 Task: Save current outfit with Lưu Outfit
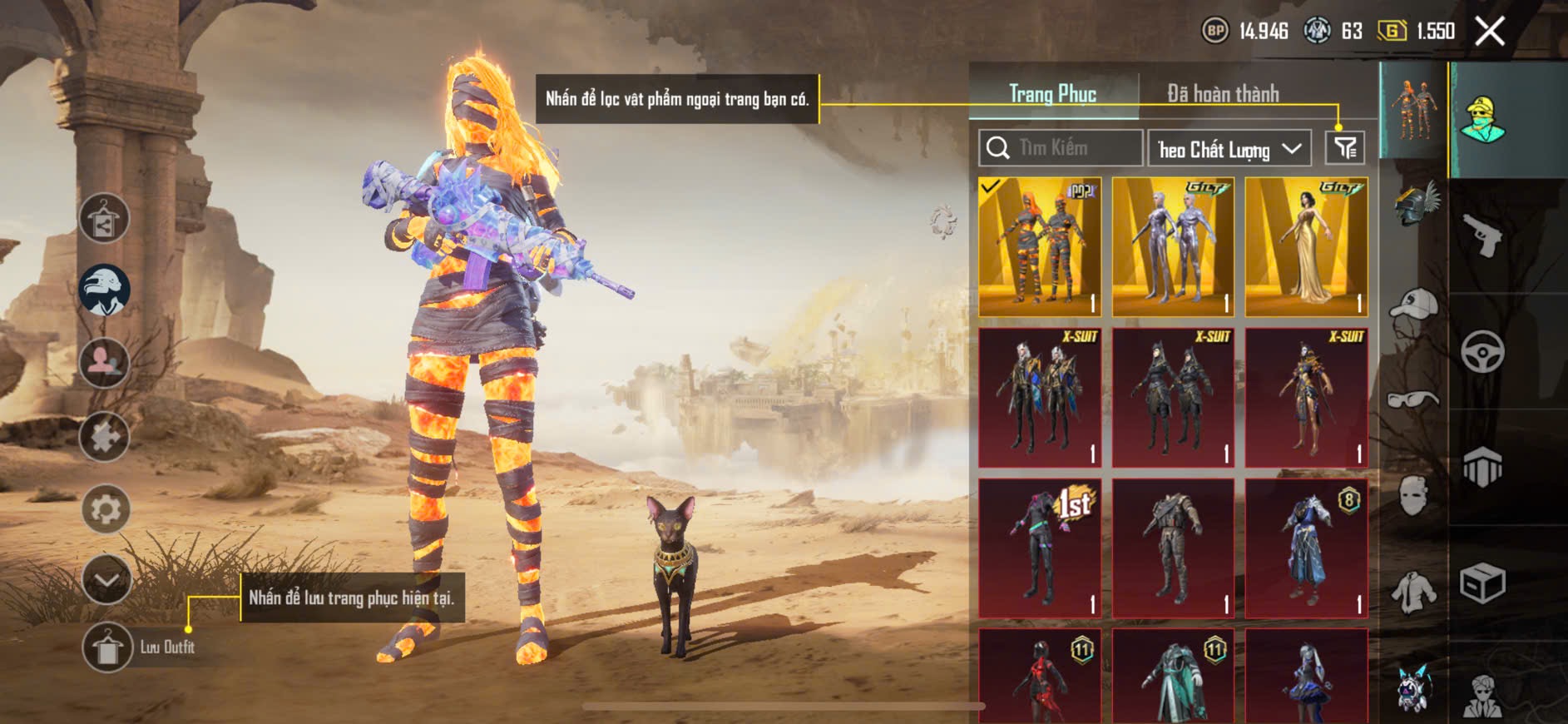[107, 647]
